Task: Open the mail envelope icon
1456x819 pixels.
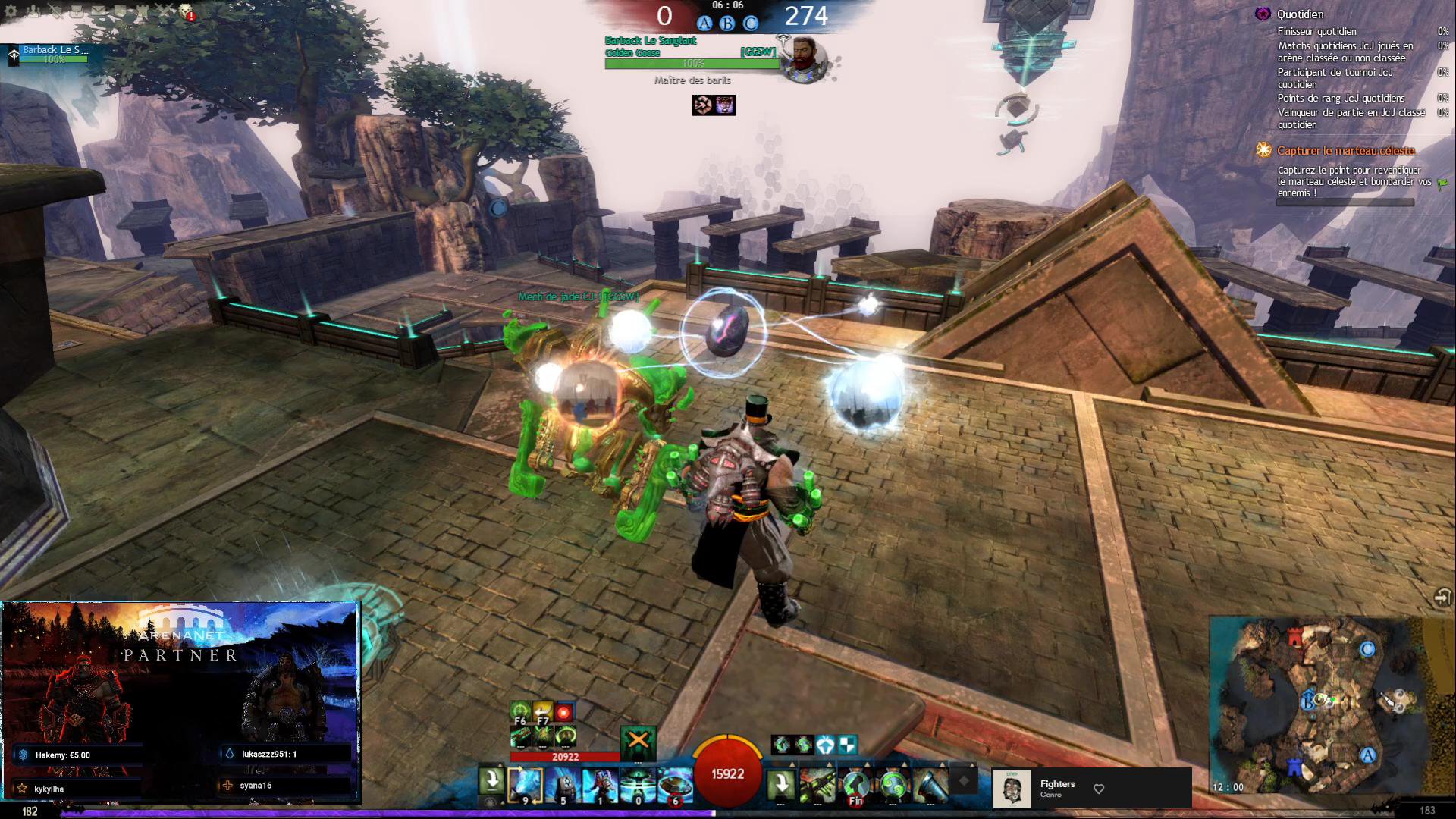Action: tap(99, 11)
